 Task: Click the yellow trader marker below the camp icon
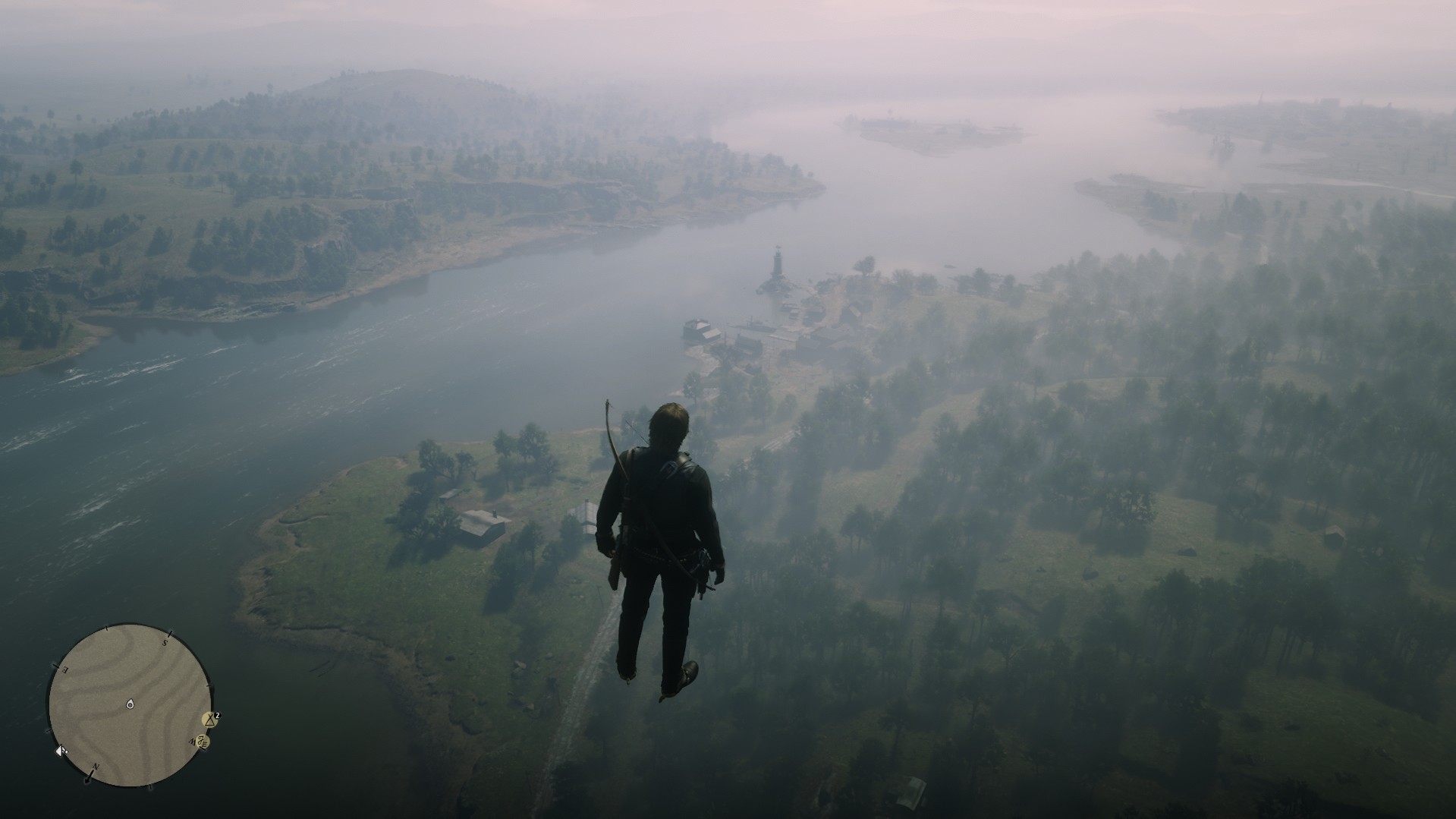pos(203,741)
